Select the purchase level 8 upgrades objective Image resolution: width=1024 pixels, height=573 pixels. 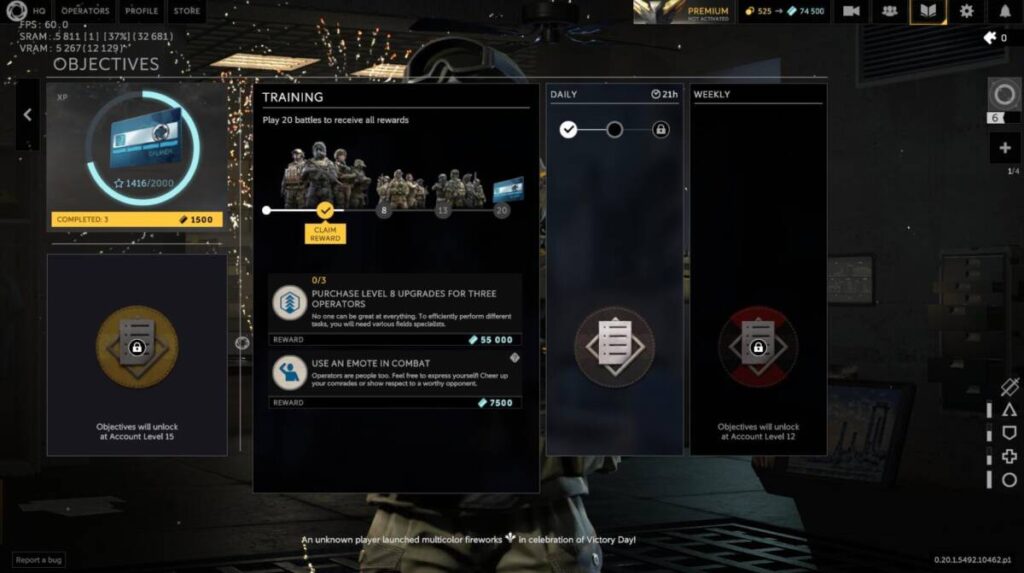coord(395,304)
